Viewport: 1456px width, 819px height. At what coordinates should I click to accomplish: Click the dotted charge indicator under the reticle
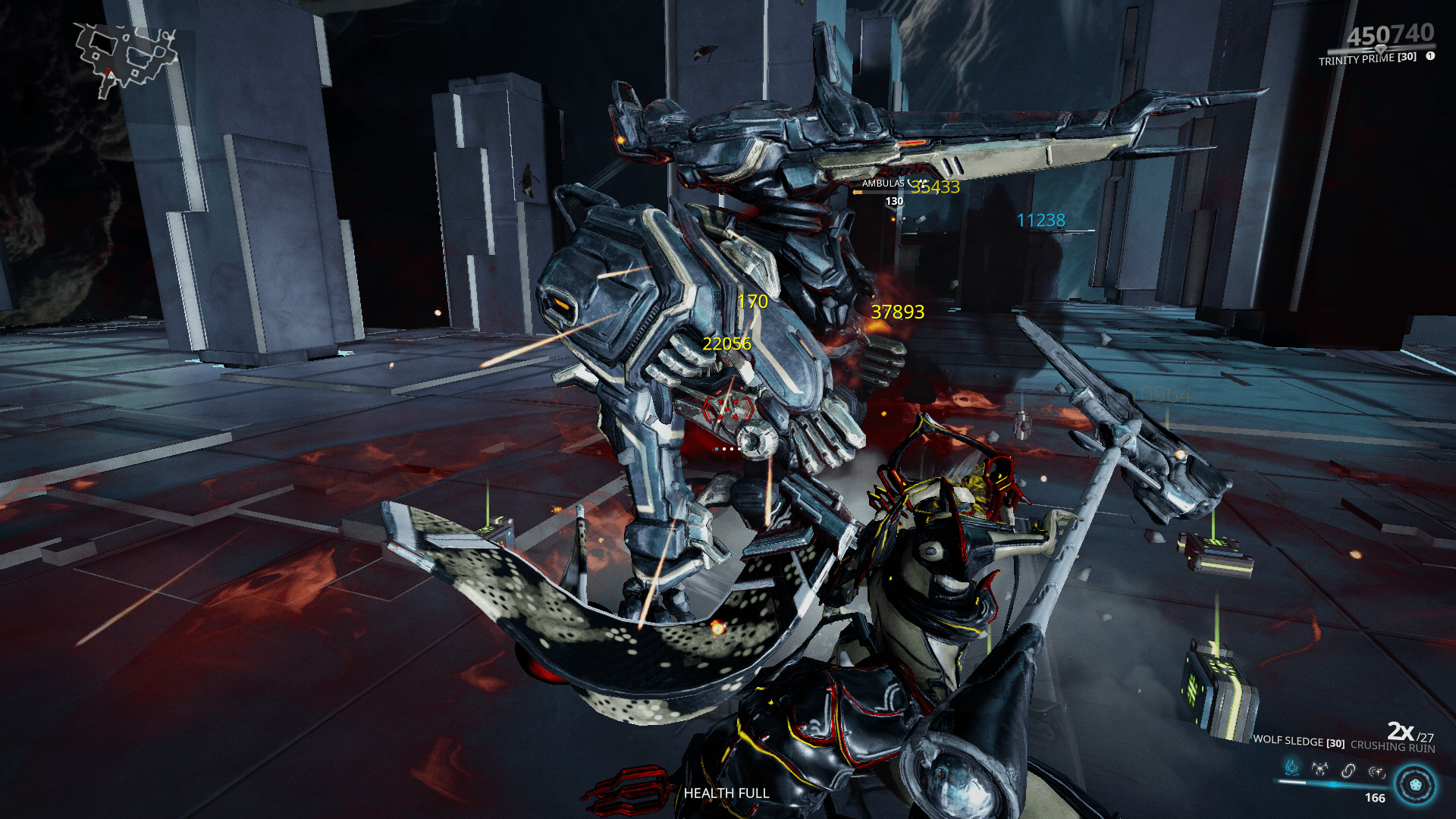726,447
